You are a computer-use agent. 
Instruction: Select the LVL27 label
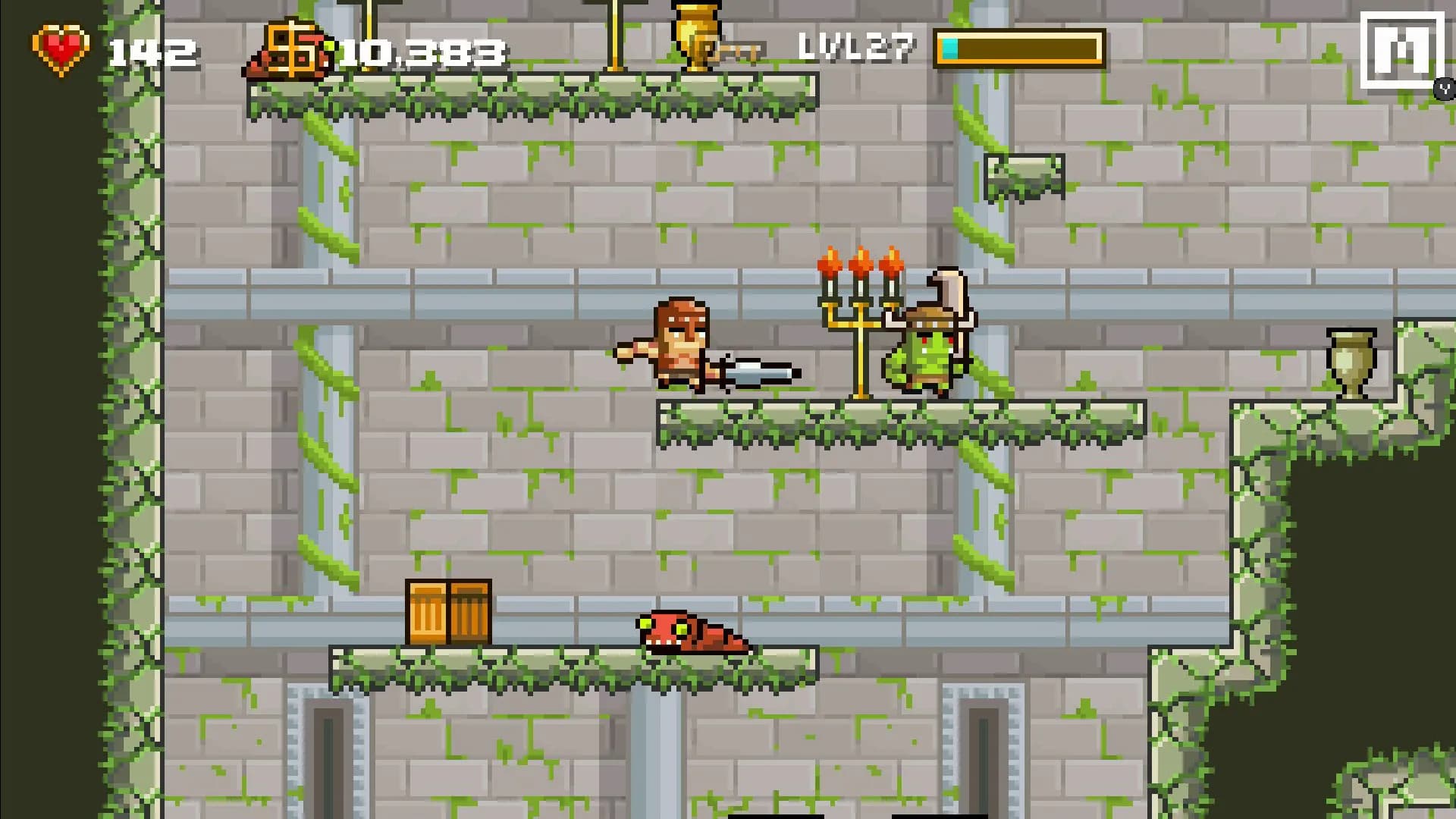[x=855, y=47]
